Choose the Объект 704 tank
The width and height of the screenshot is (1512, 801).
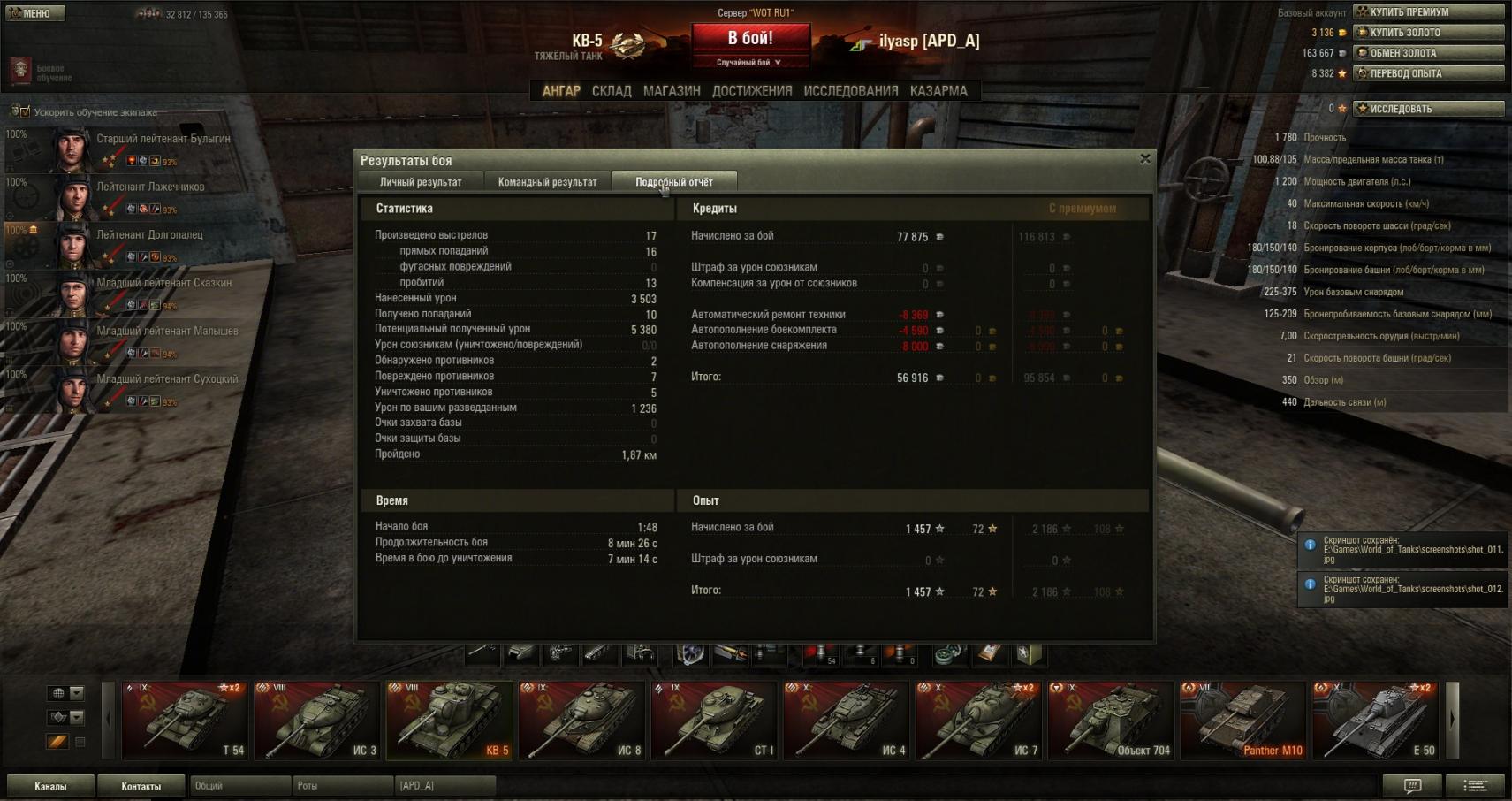1111,721
